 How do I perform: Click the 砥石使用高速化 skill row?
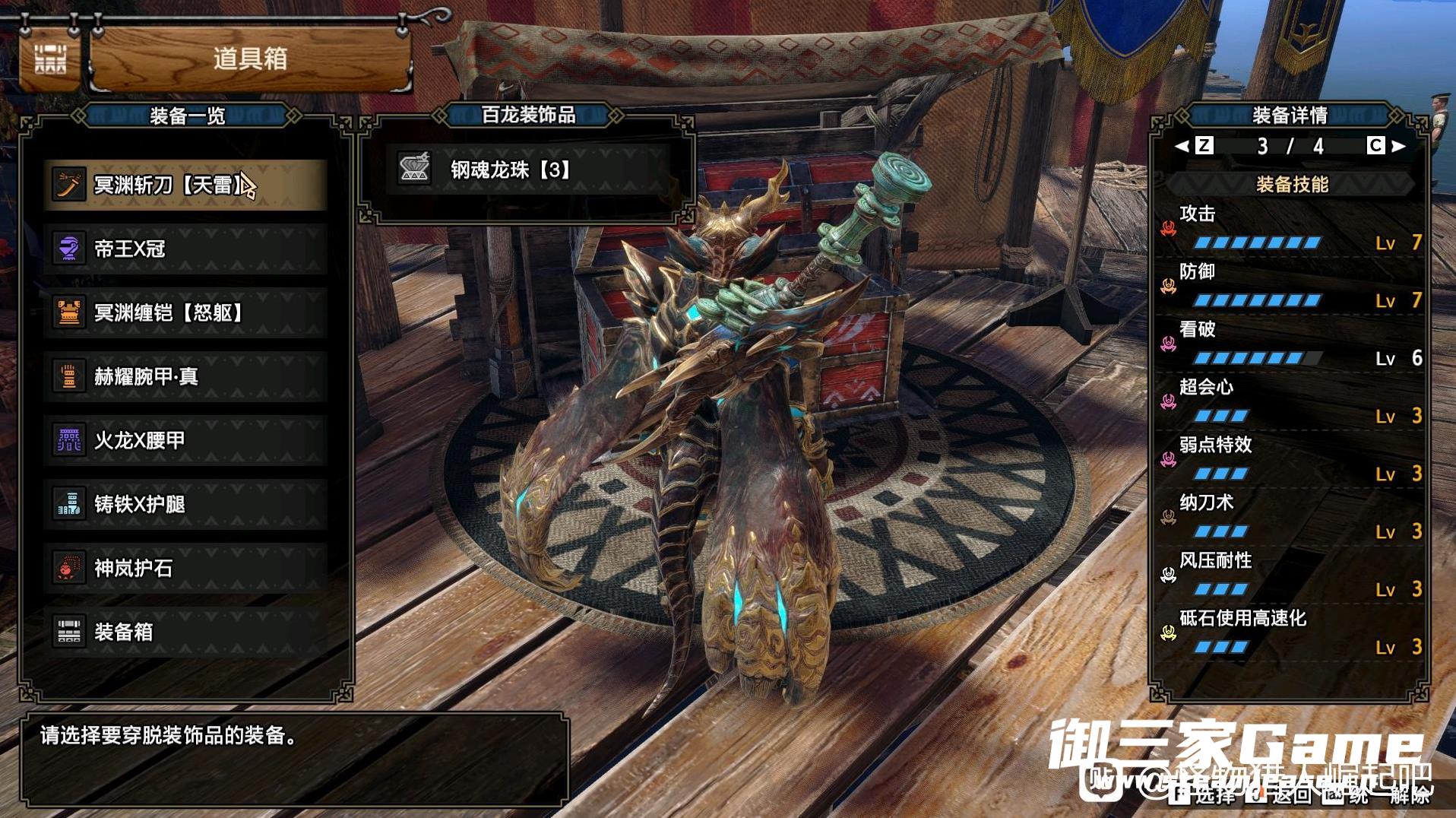coord(1291,633)
